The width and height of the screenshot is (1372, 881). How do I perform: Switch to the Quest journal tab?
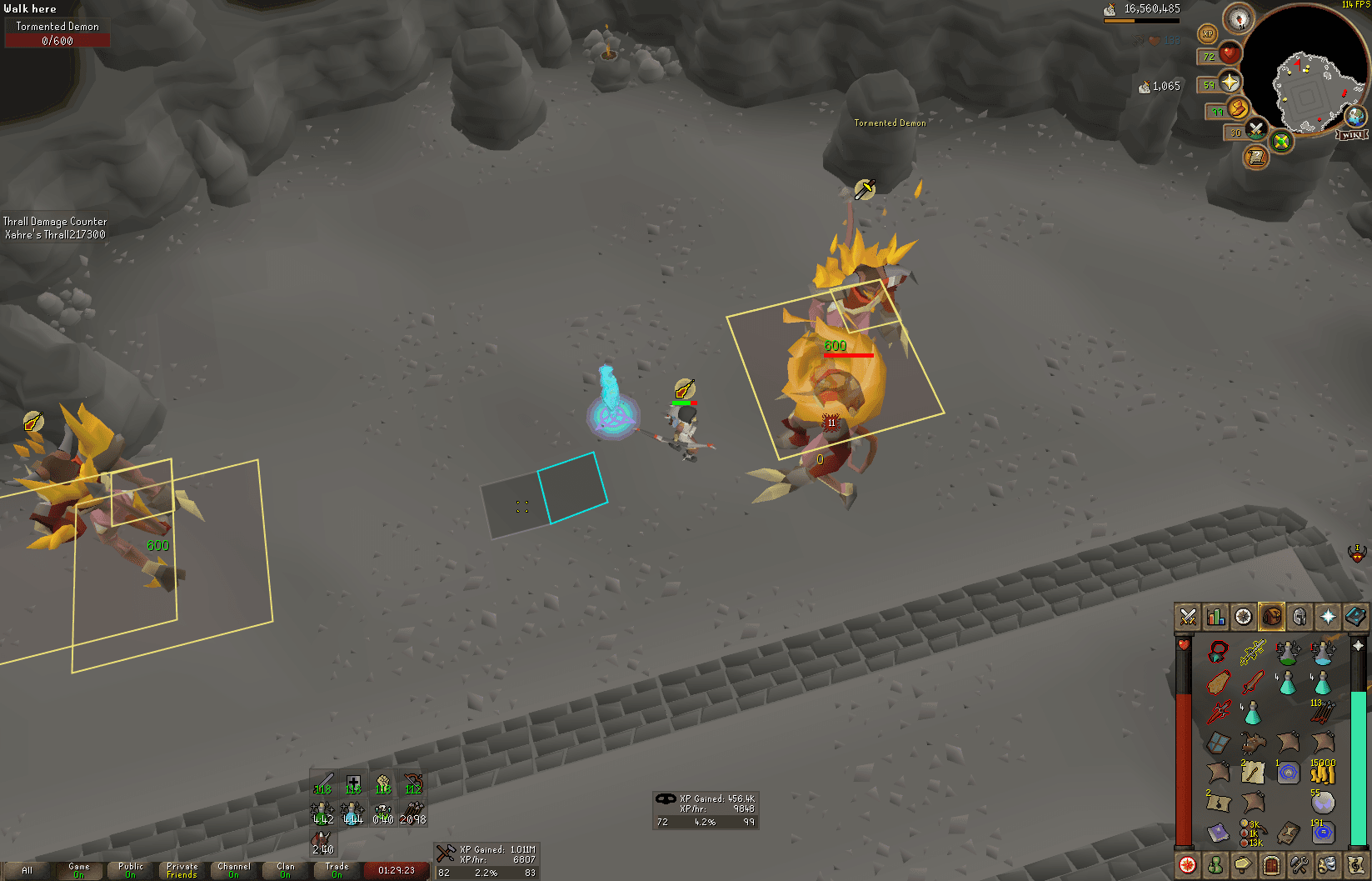tap(1244, 617)
